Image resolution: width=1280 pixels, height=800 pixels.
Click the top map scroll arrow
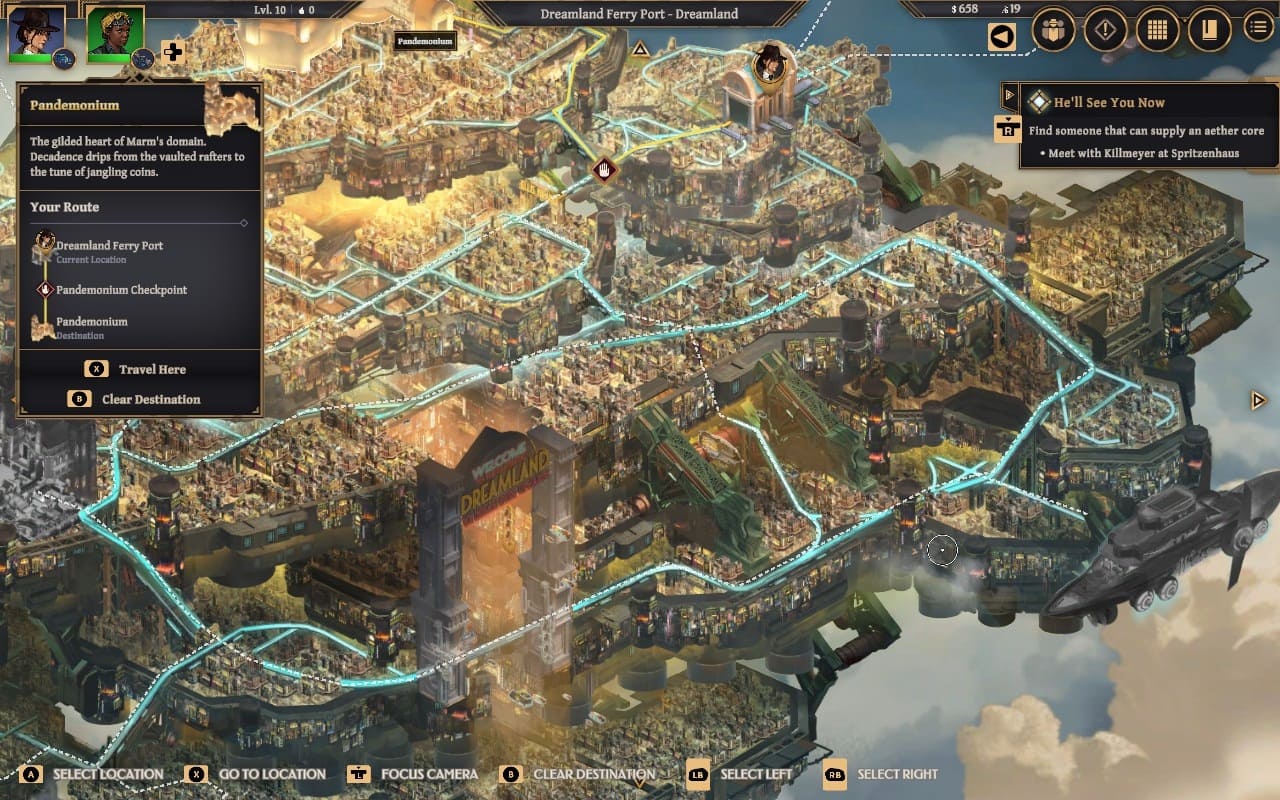coord(640,47)
